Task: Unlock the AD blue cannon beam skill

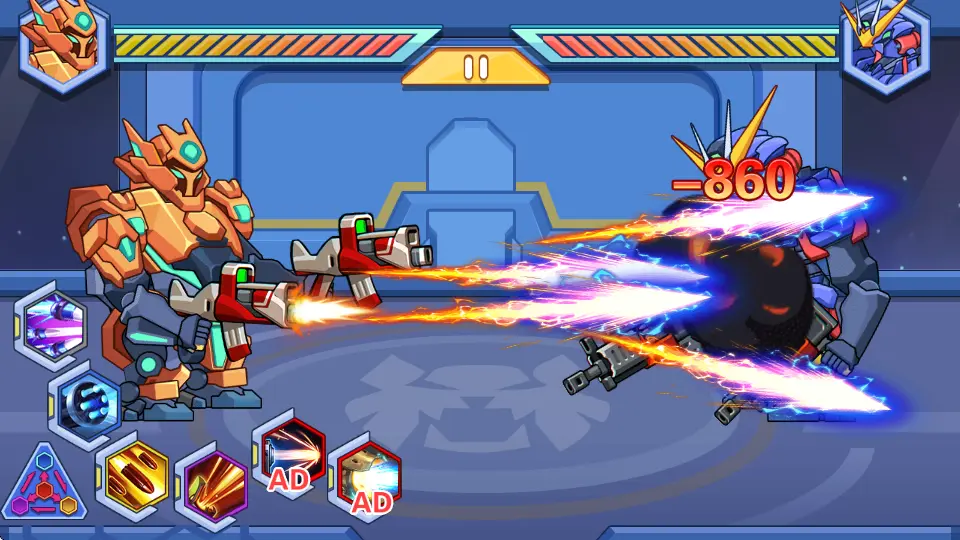Action: tap(365, 476)
